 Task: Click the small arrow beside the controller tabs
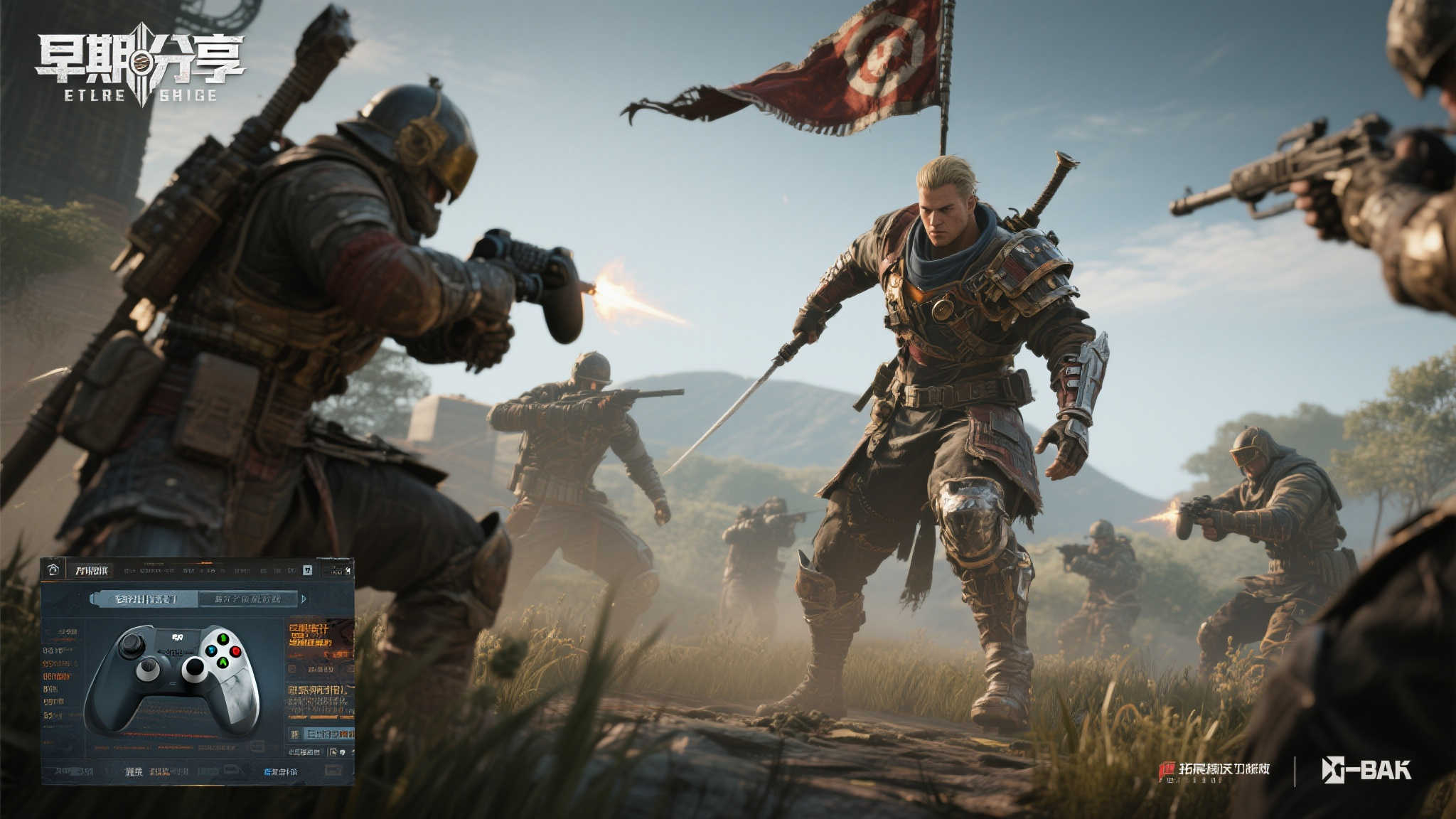click(x=304, y=599)
